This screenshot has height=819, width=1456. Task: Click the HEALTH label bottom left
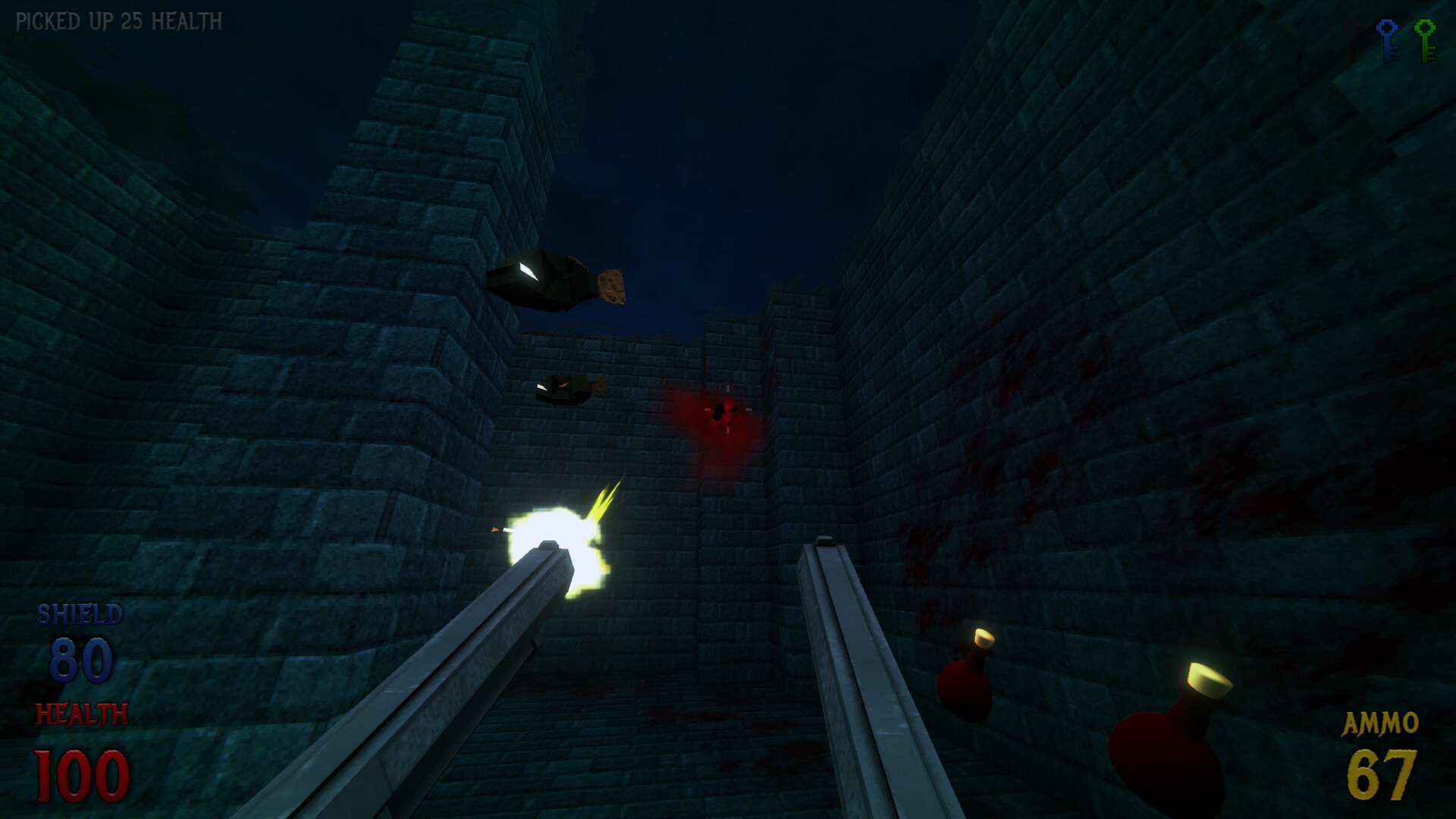point(83,713)
